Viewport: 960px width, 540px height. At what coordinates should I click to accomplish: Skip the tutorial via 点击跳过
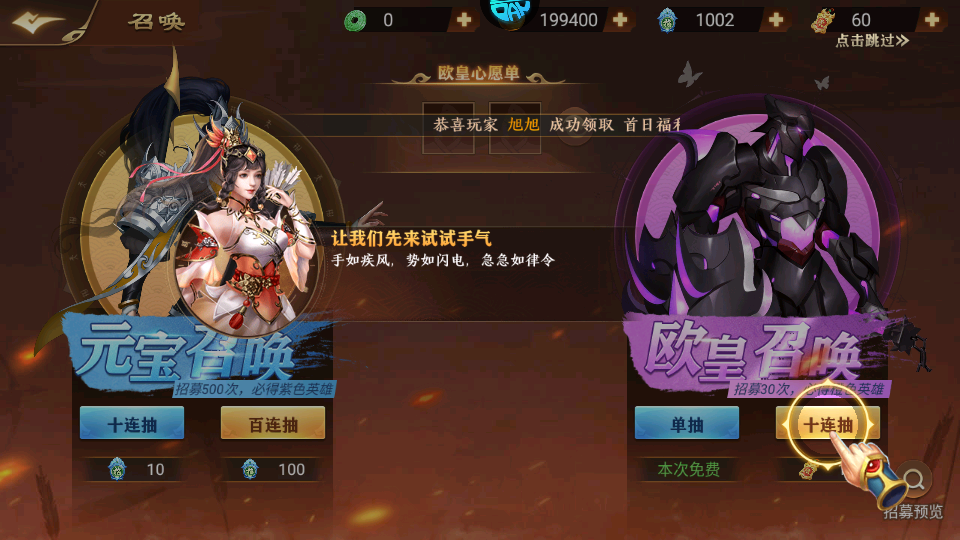click(x=872, y=41)
